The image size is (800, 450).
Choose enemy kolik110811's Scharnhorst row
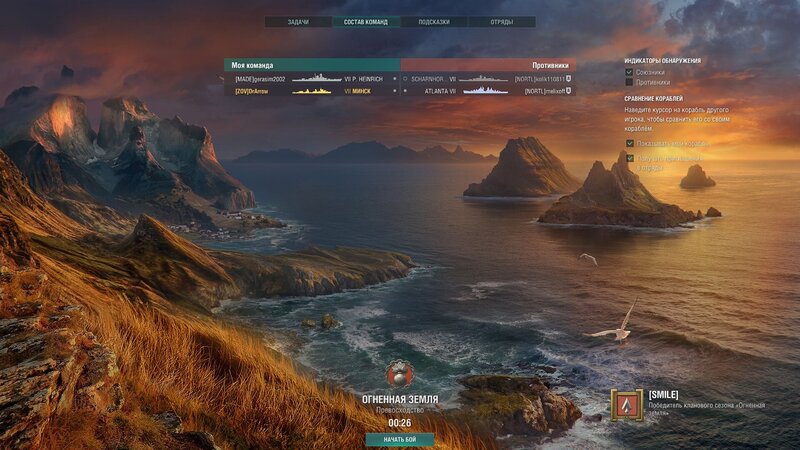pos(488,78)
